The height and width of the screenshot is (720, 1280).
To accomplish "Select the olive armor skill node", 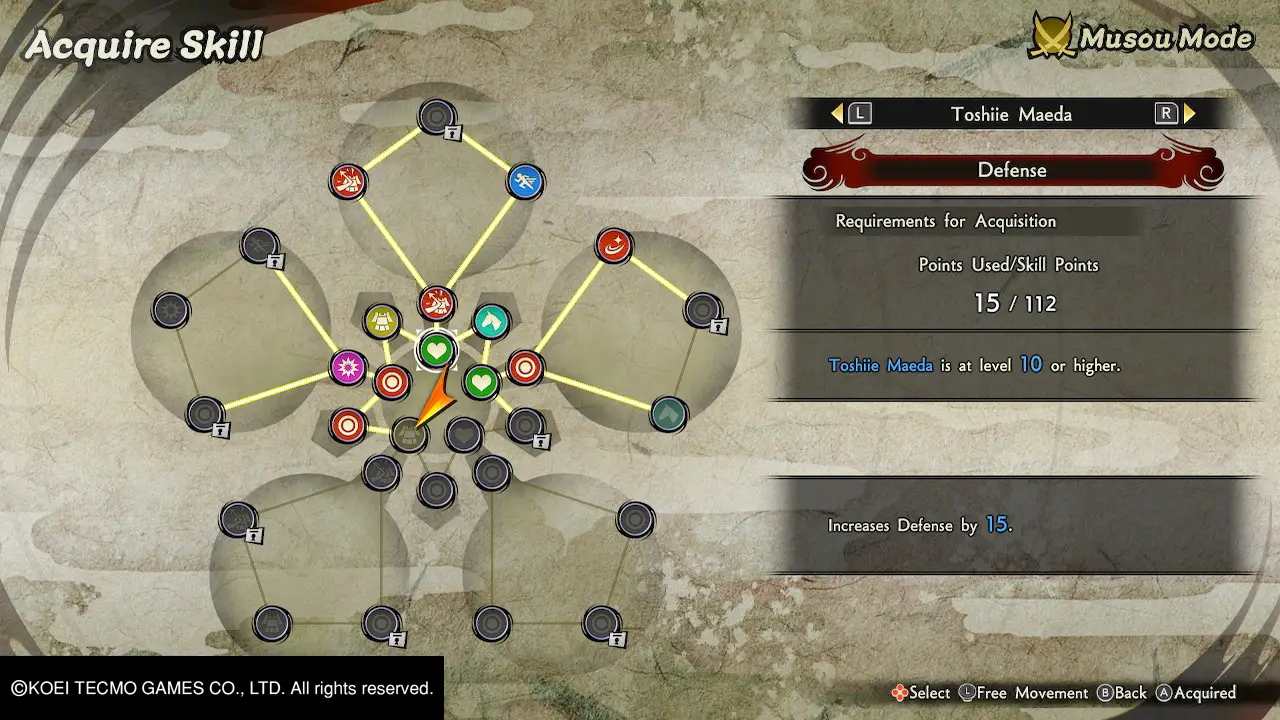I will (x=382, y=321).
